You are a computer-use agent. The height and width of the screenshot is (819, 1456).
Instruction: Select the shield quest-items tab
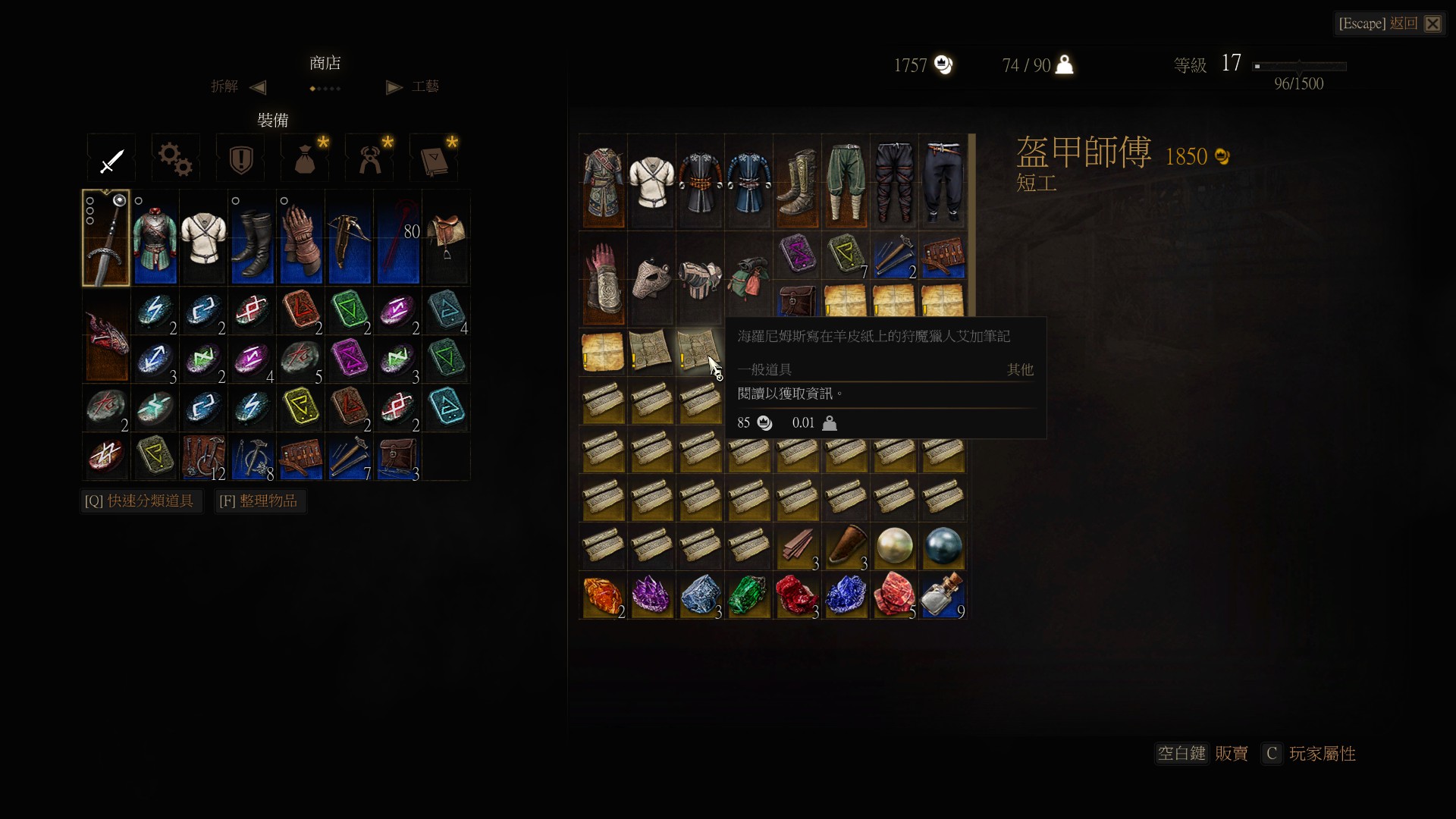(240, 158)
